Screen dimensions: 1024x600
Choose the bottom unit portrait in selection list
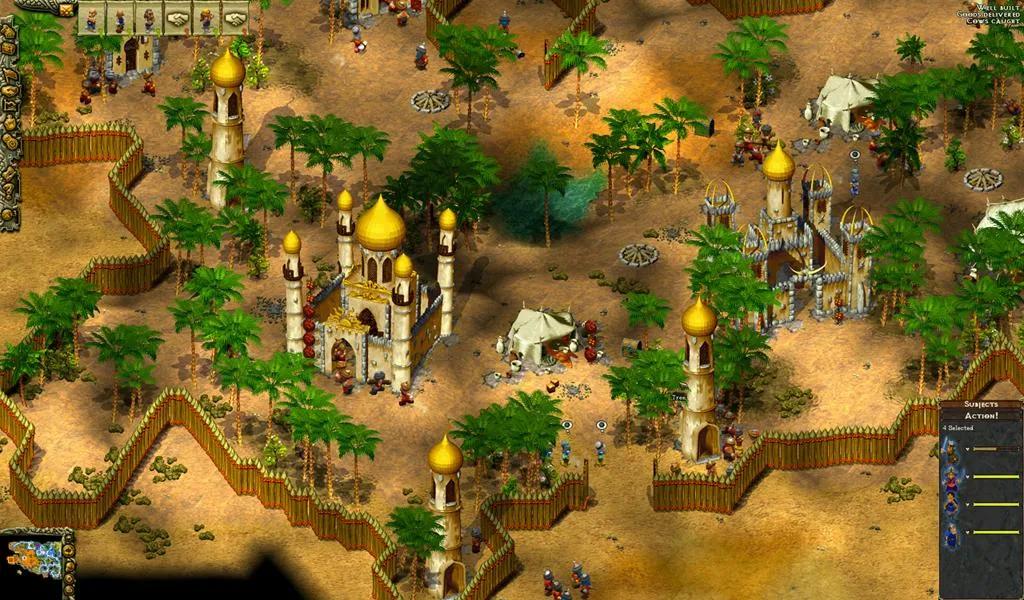coord(952,534)
